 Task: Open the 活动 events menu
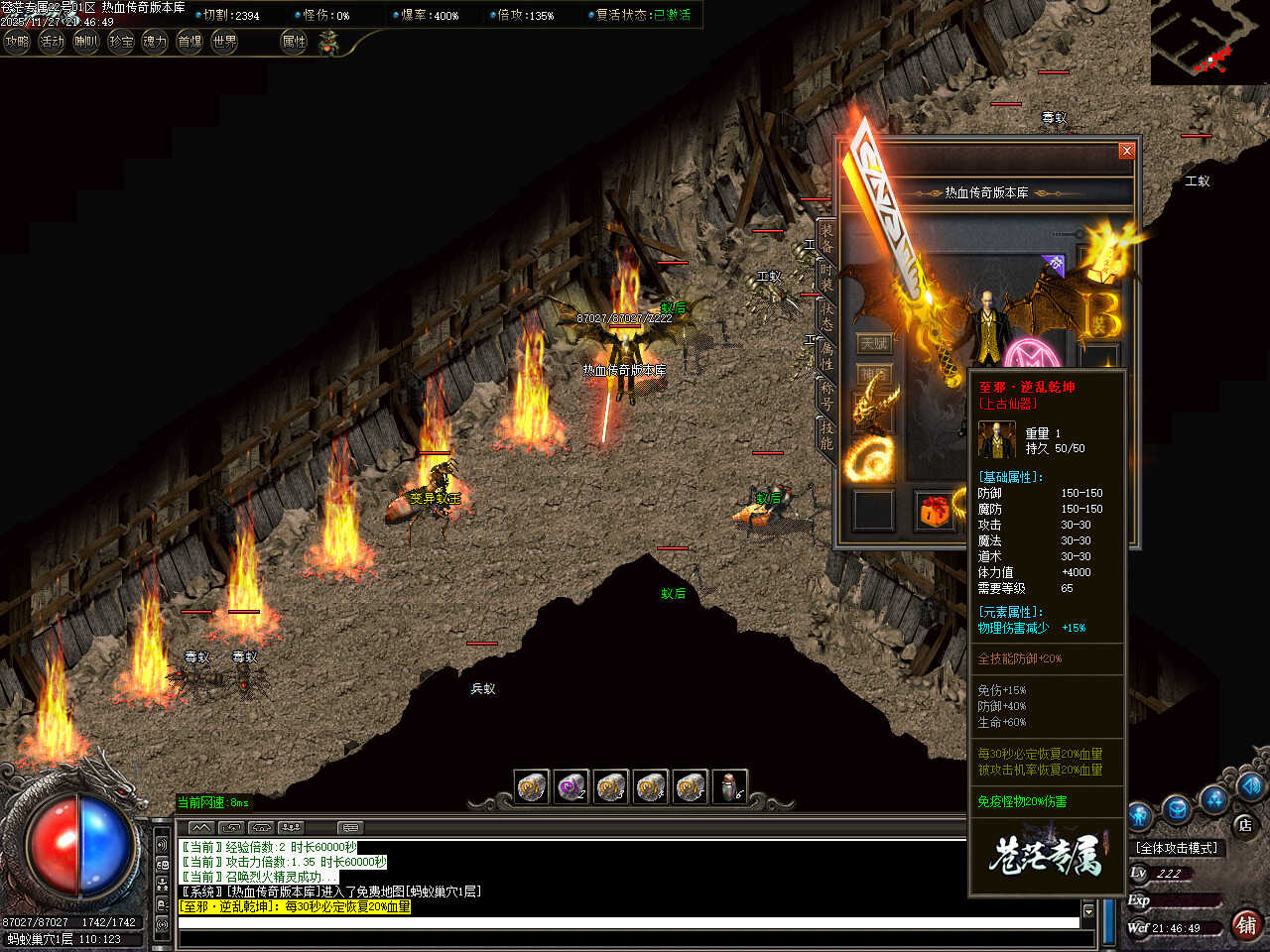(x=52, y=42)
